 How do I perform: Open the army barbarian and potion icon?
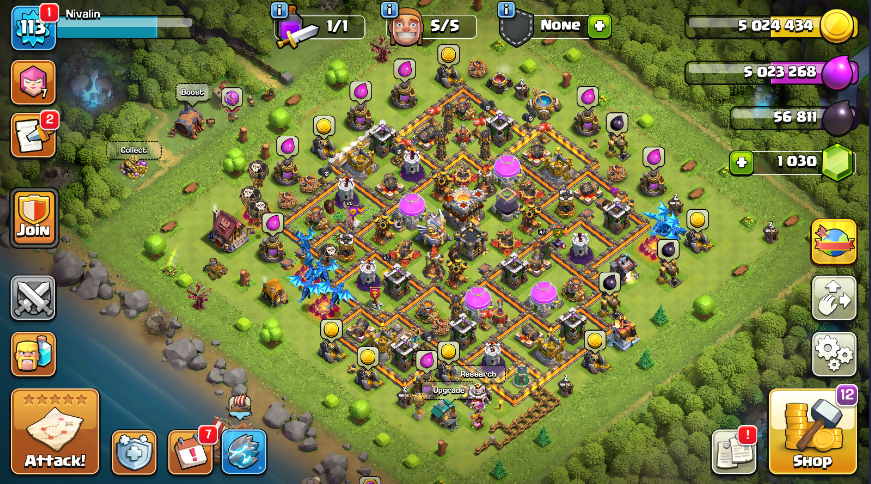point(33,354)
